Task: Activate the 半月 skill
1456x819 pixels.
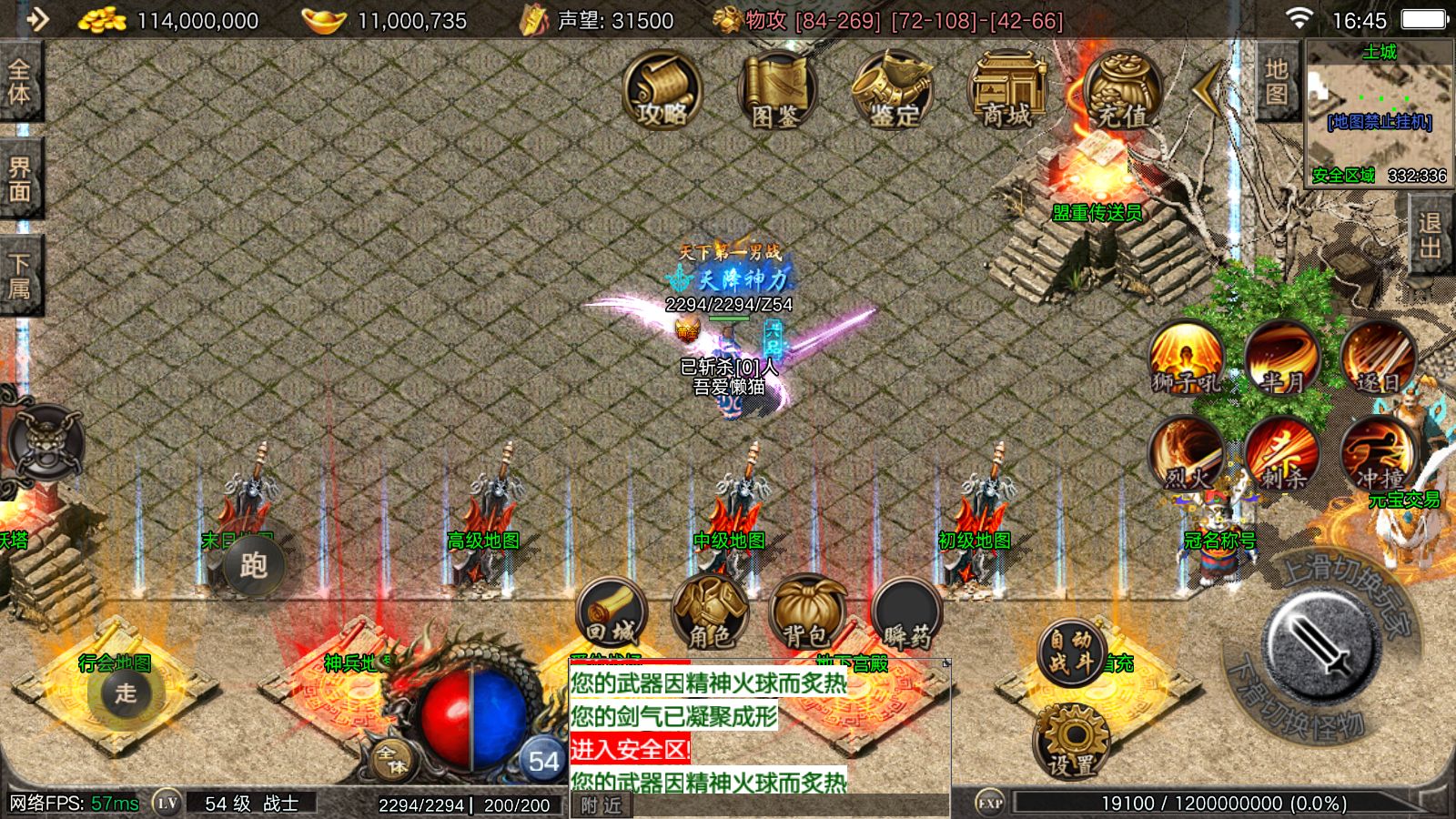Action: click(x=1281, y=359)
